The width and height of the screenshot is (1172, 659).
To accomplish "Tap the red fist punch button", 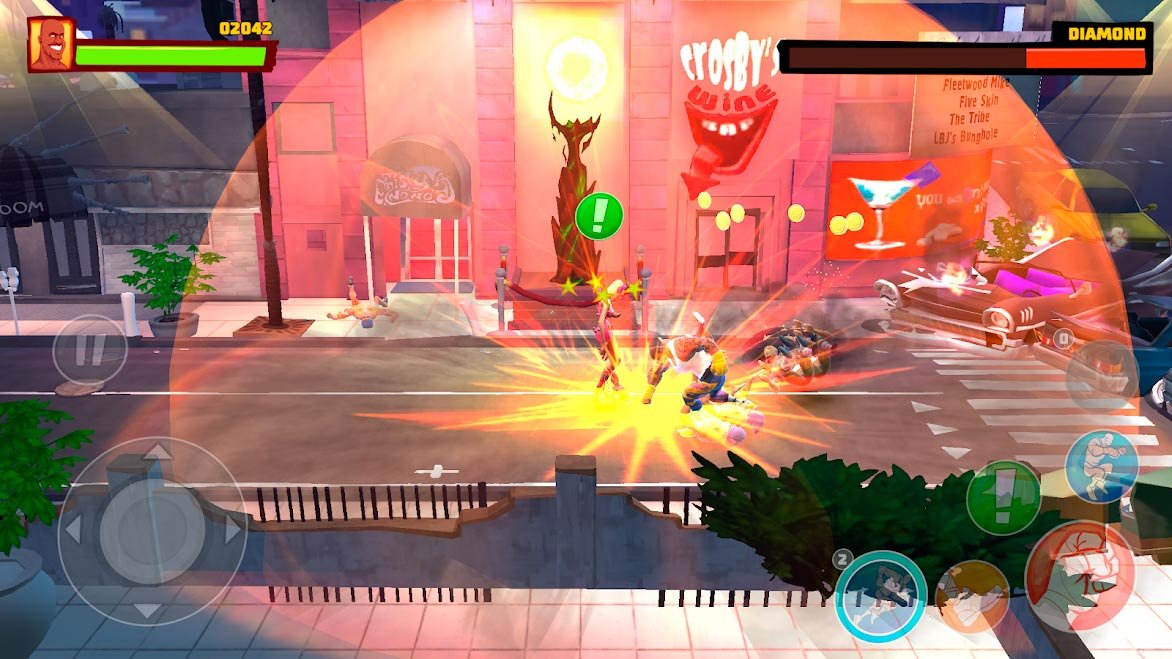I will coord(1079,574).
